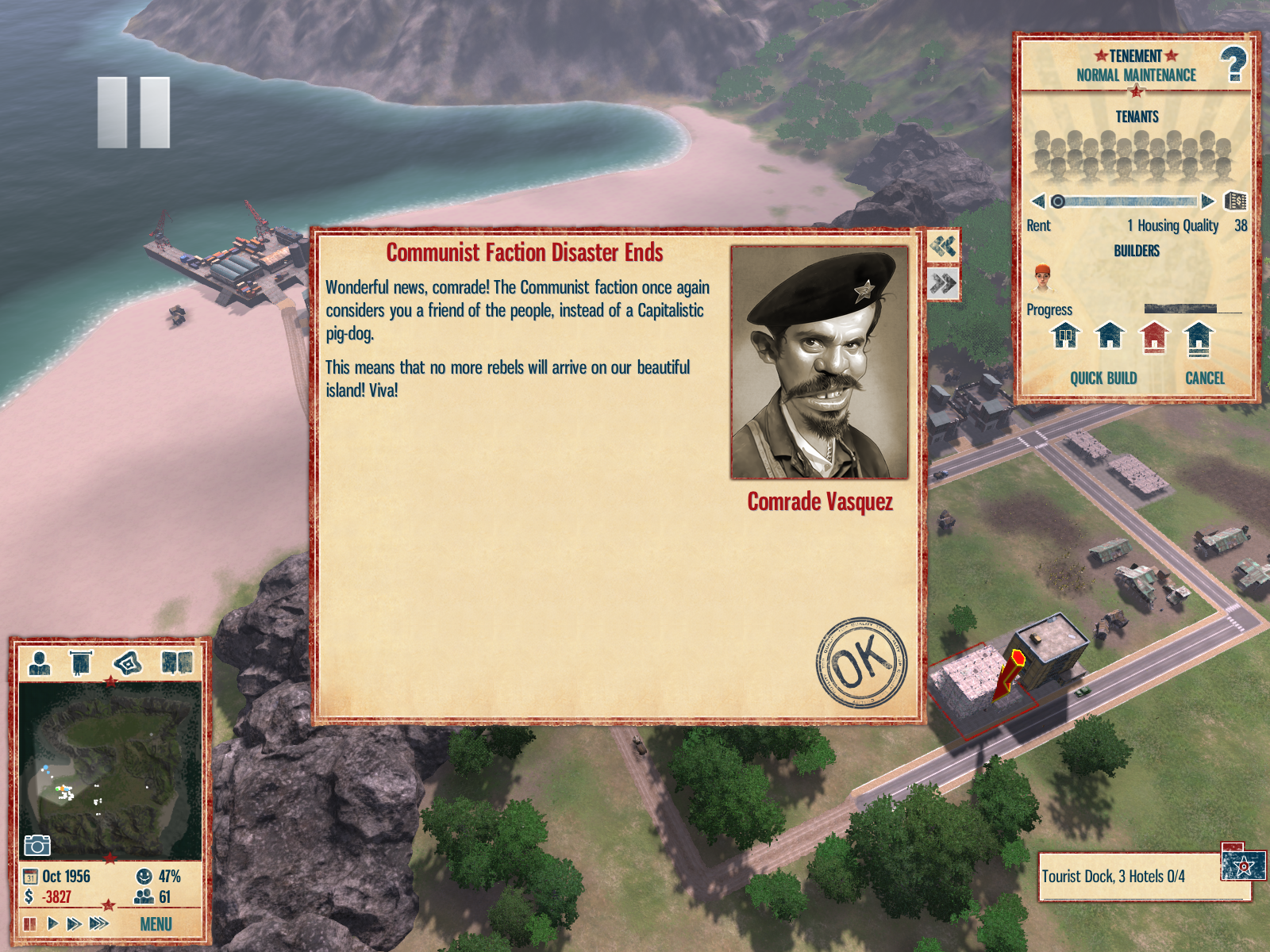The image size is (1270, 952).
Task: Open the MENU button
Action: tap(156, 924)
